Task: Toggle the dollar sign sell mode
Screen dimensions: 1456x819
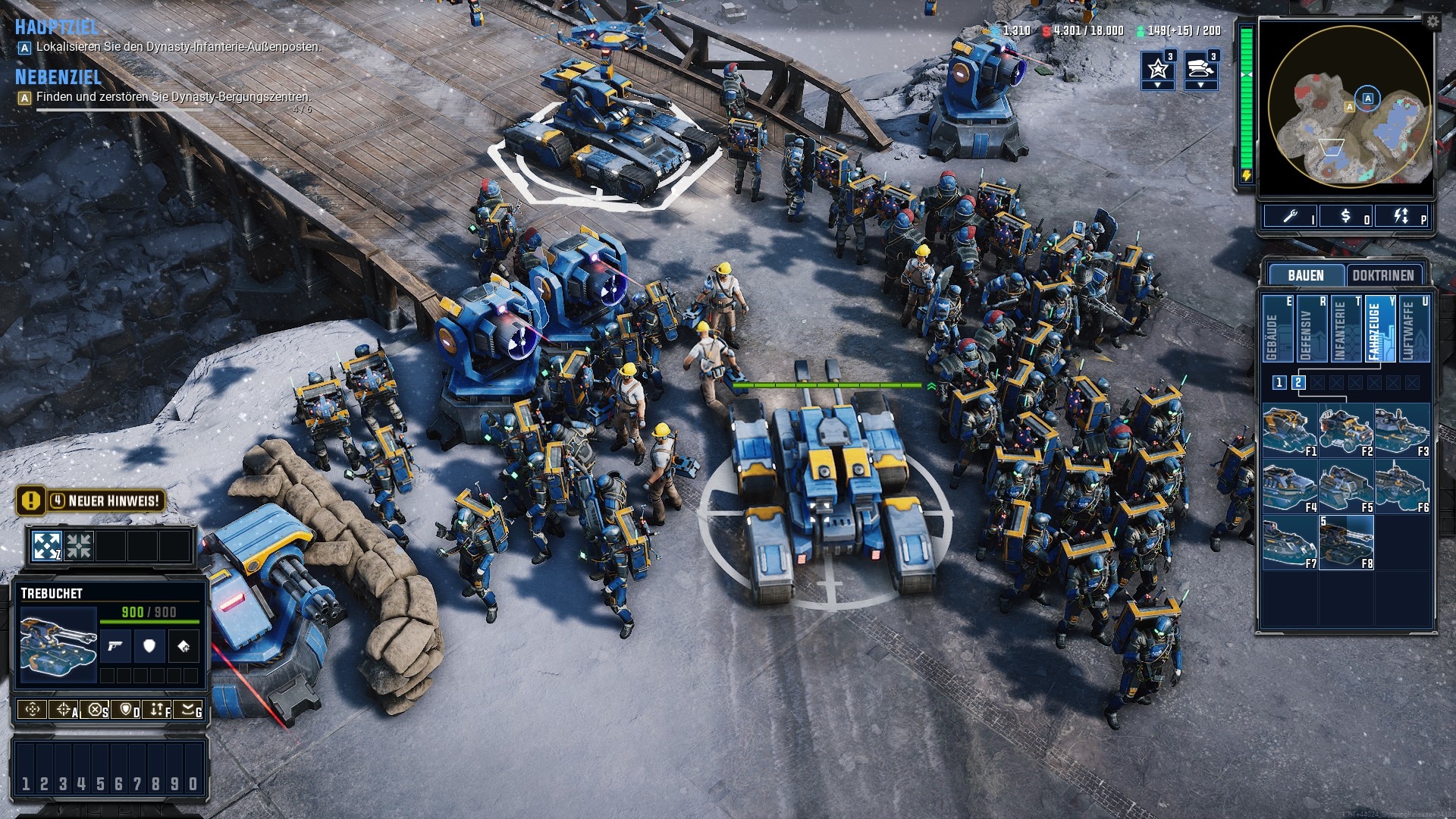Action: coord(1345,216)
